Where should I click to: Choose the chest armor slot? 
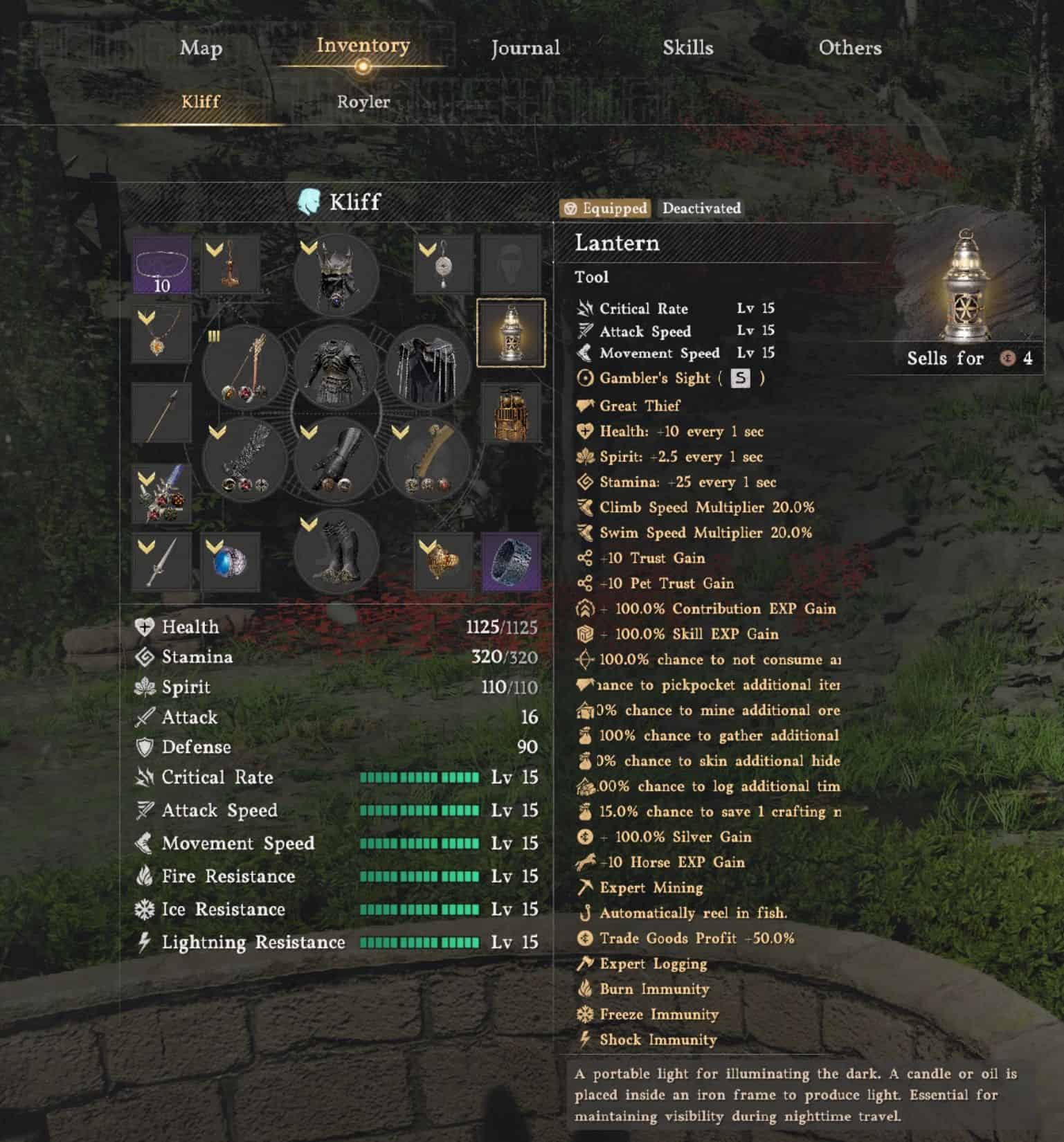point(336,367)
